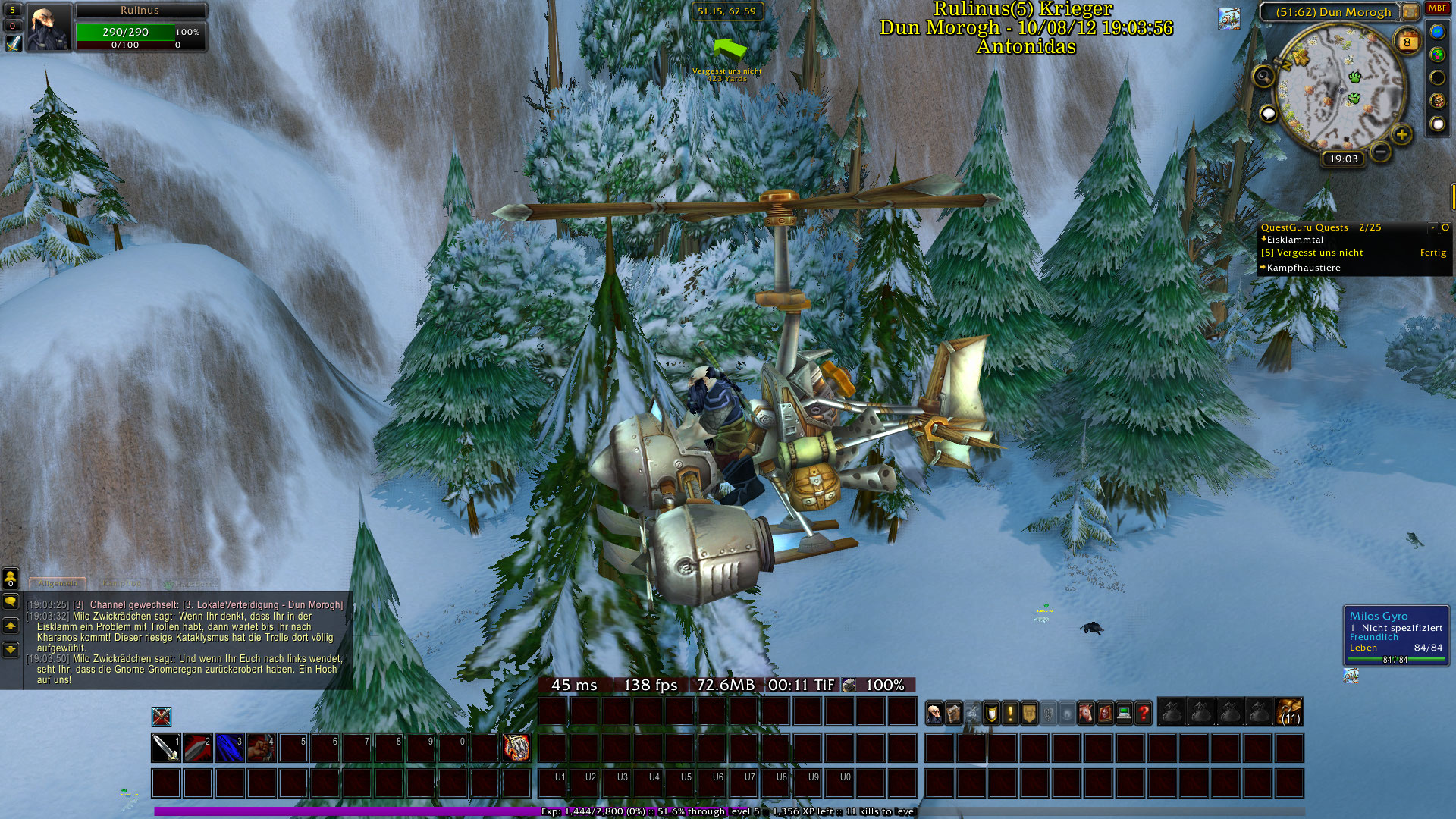The height and width of the screenshot is (819, 1456).
Task: Activate the fist ability in slot 4
Action: (x=261, y=748)
